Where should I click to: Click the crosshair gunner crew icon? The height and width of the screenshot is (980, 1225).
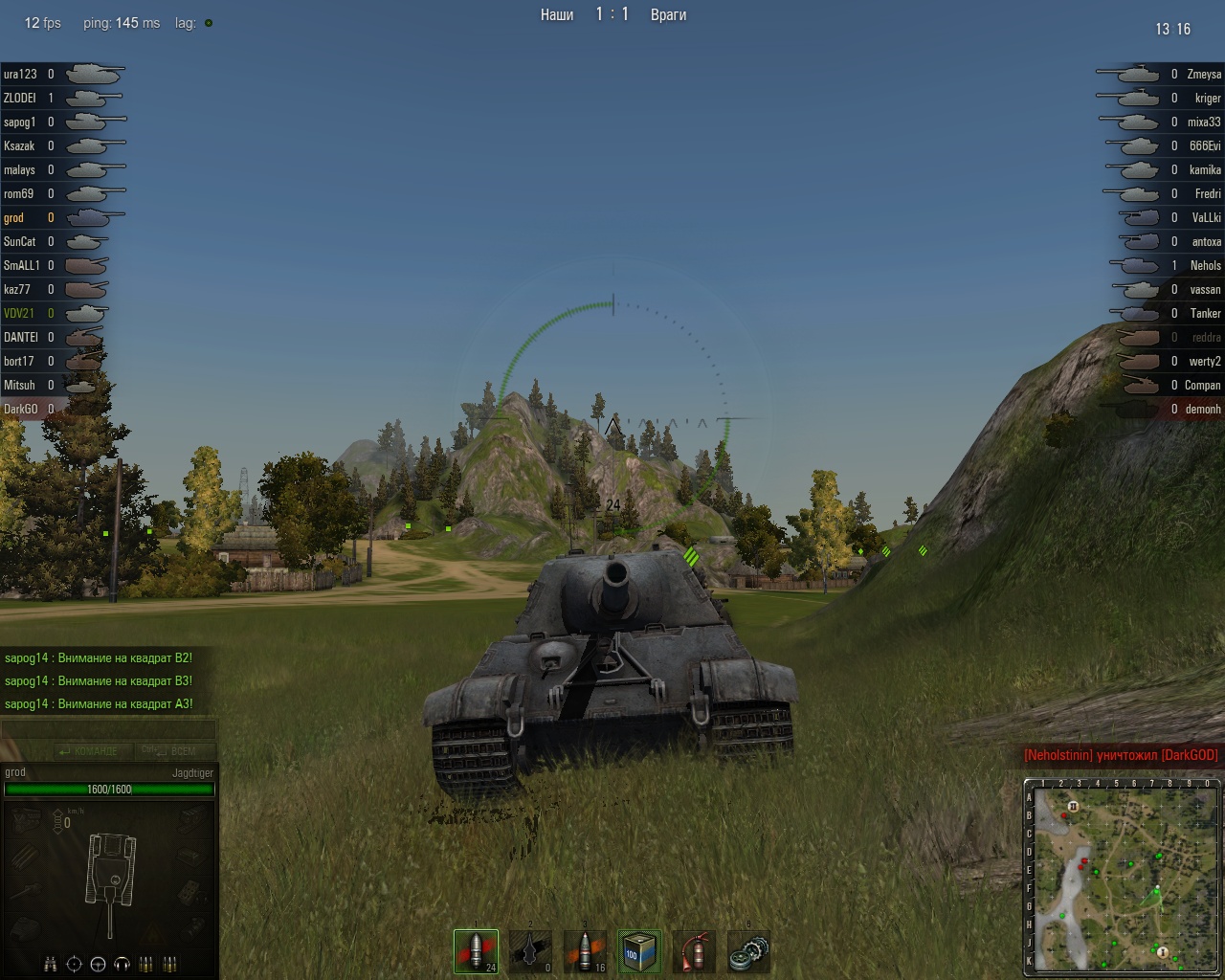pos(75,964)
